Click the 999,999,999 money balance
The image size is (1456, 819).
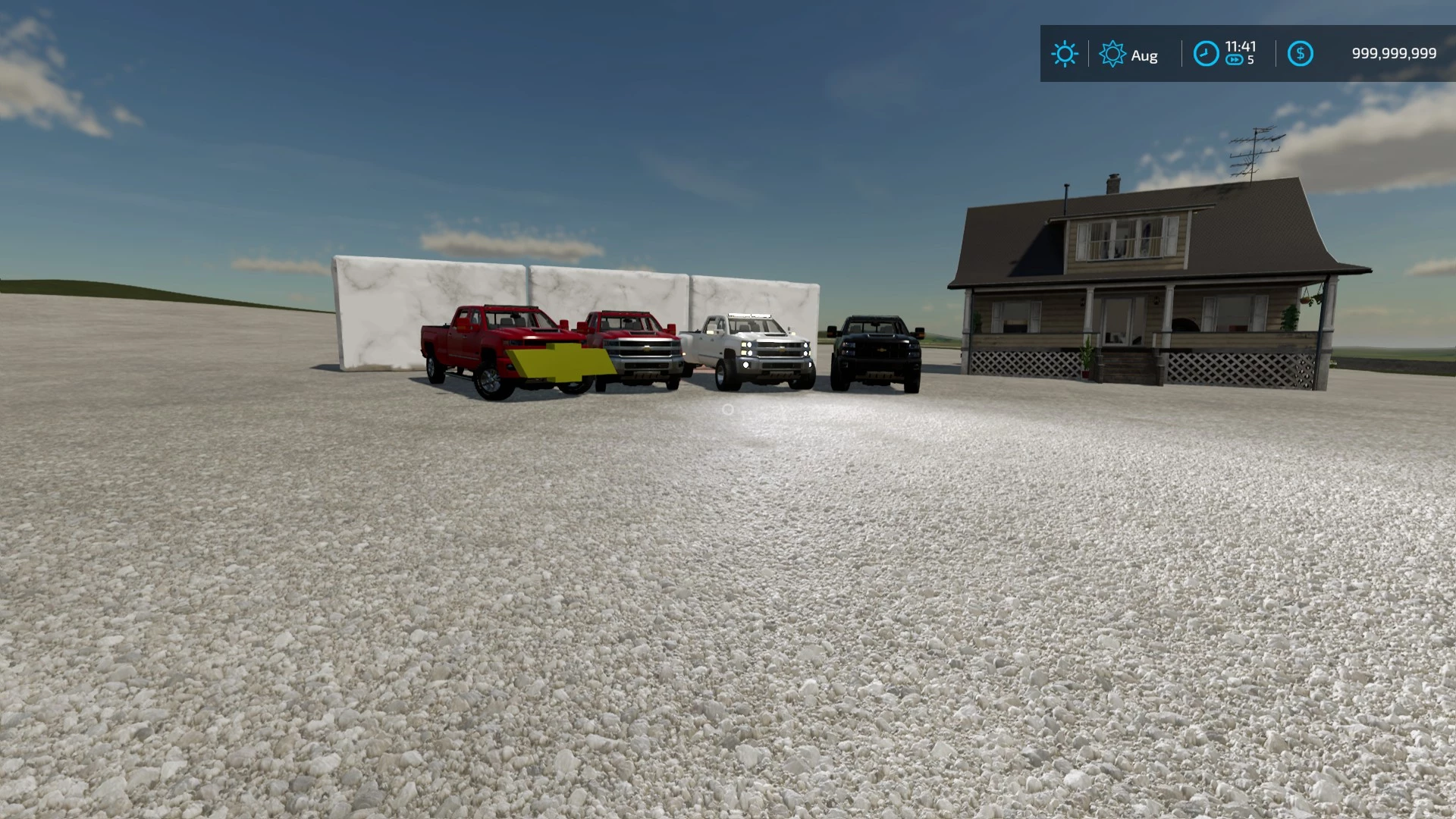(x=1394, y=52)
